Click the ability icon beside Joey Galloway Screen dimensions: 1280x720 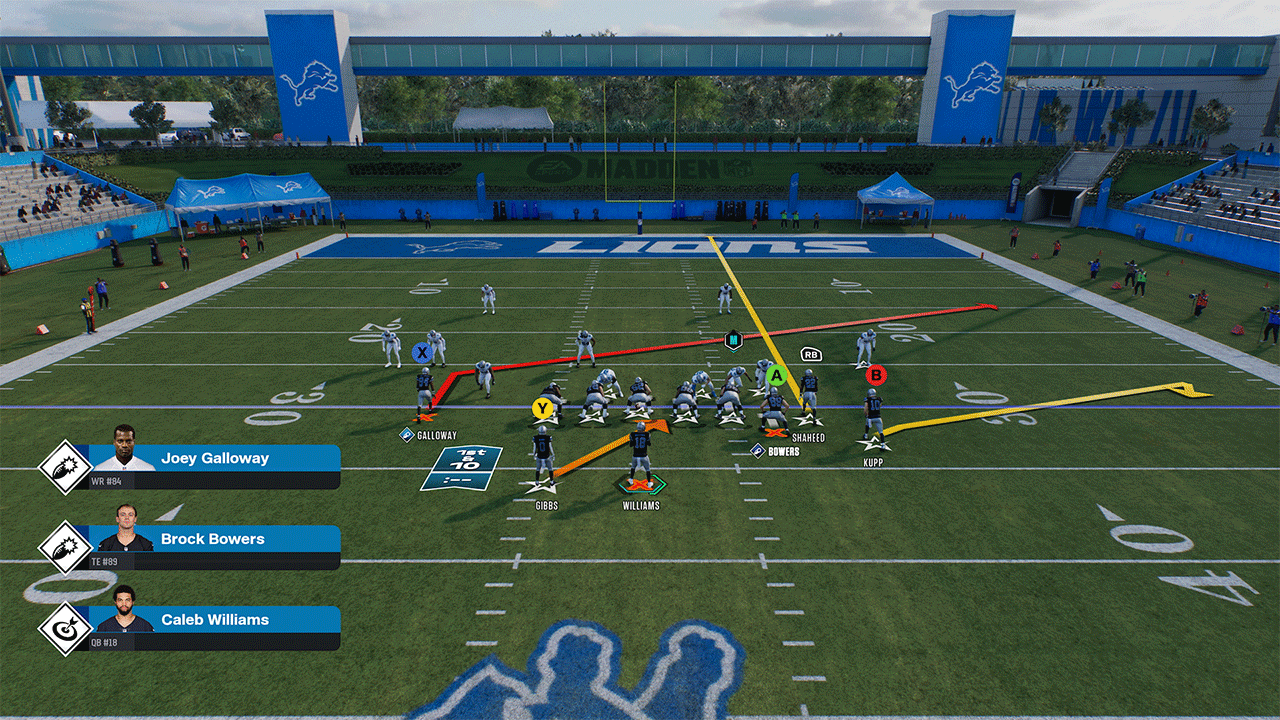(x=65, y=467)
